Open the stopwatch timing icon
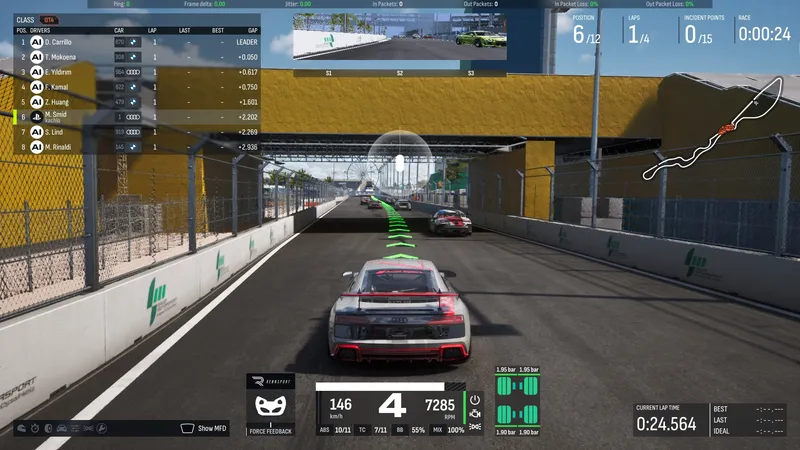Viewport: 800px width, 450px height. (35, 429)
